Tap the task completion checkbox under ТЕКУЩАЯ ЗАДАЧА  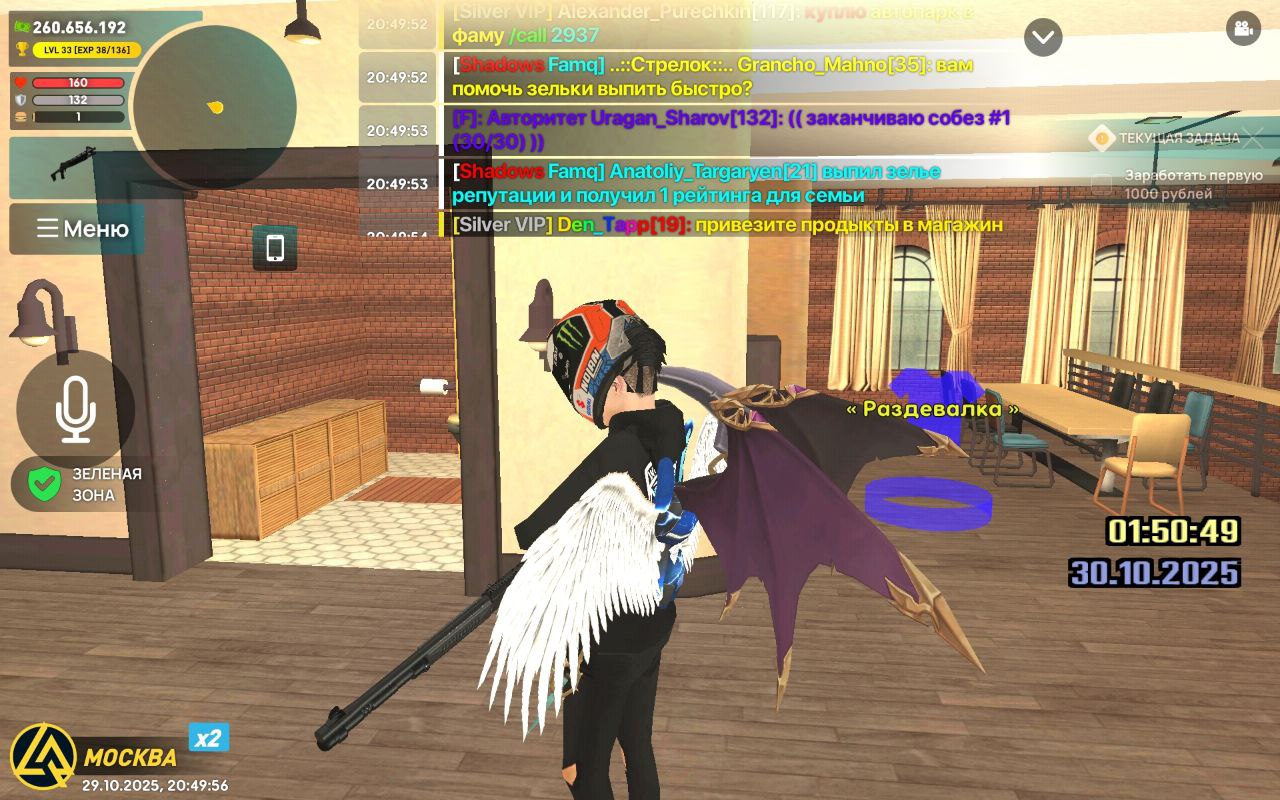pos(1100,178)
